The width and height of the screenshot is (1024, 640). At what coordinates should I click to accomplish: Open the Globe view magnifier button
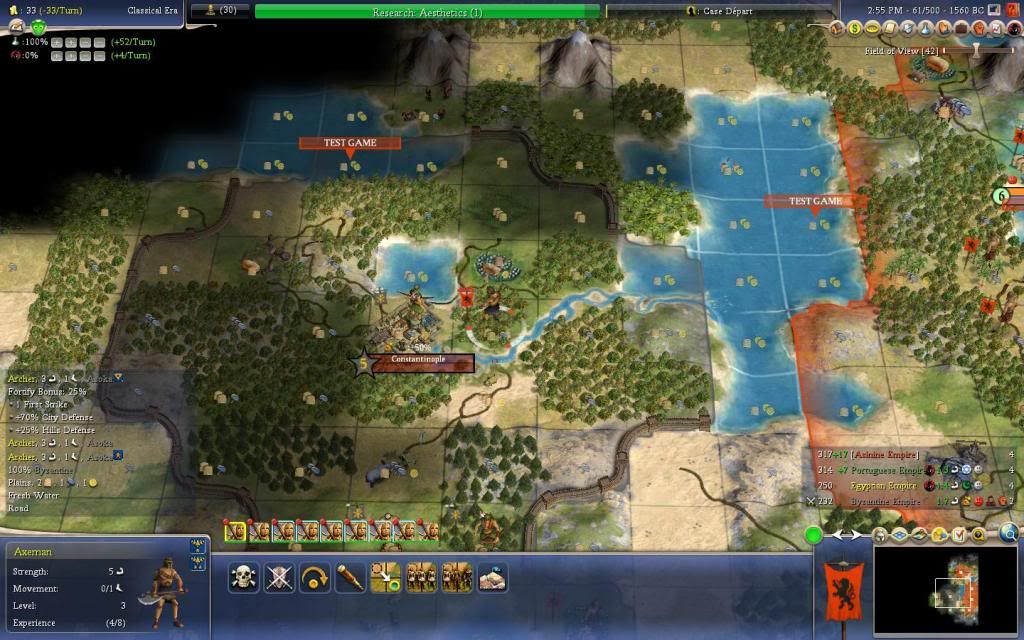tap(1008, 535)
